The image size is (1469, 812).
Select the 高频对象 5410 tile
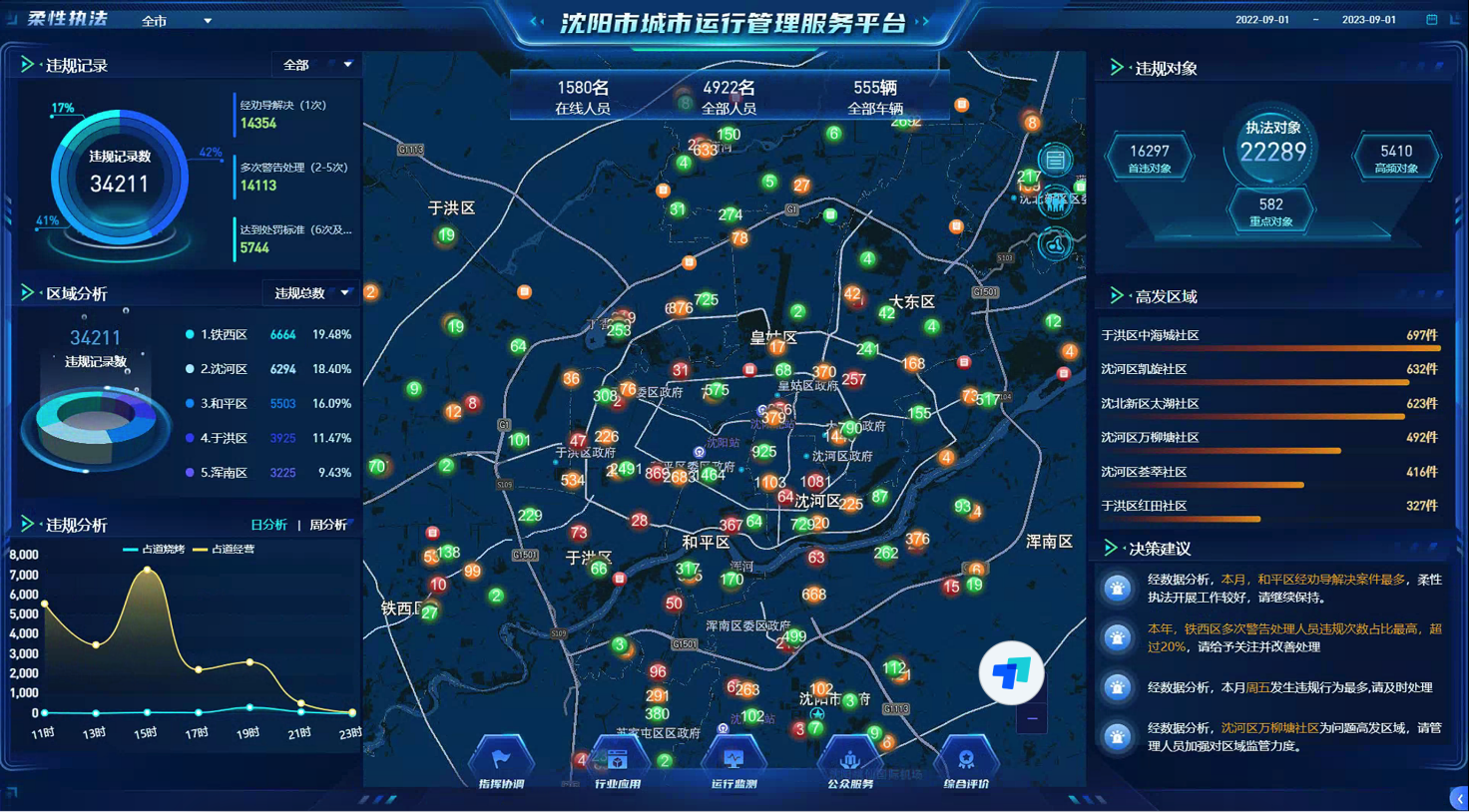point(1395,158)
